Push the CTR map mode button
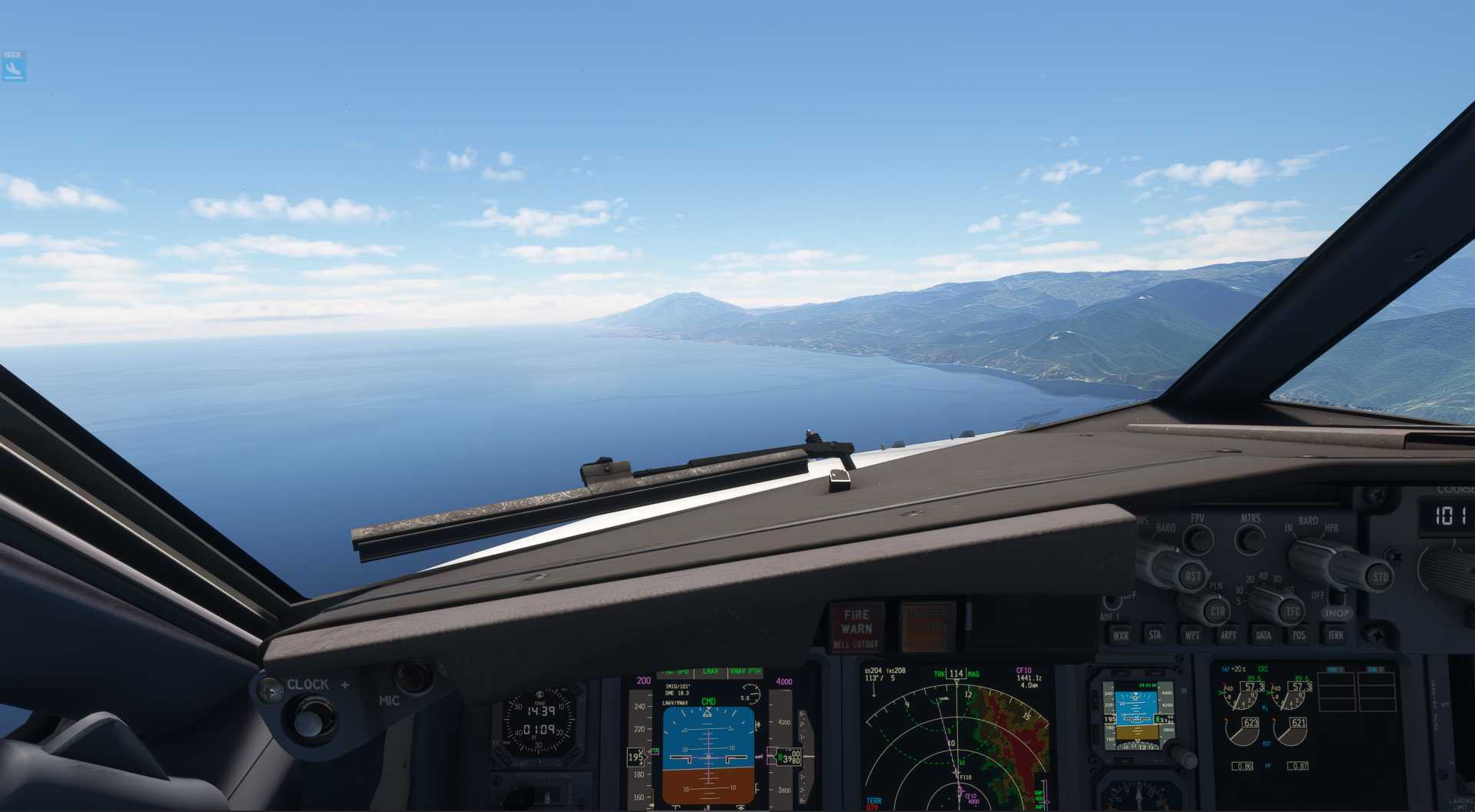Image resolution: width=1475 pixels, height=812 pixels. 1217,612
